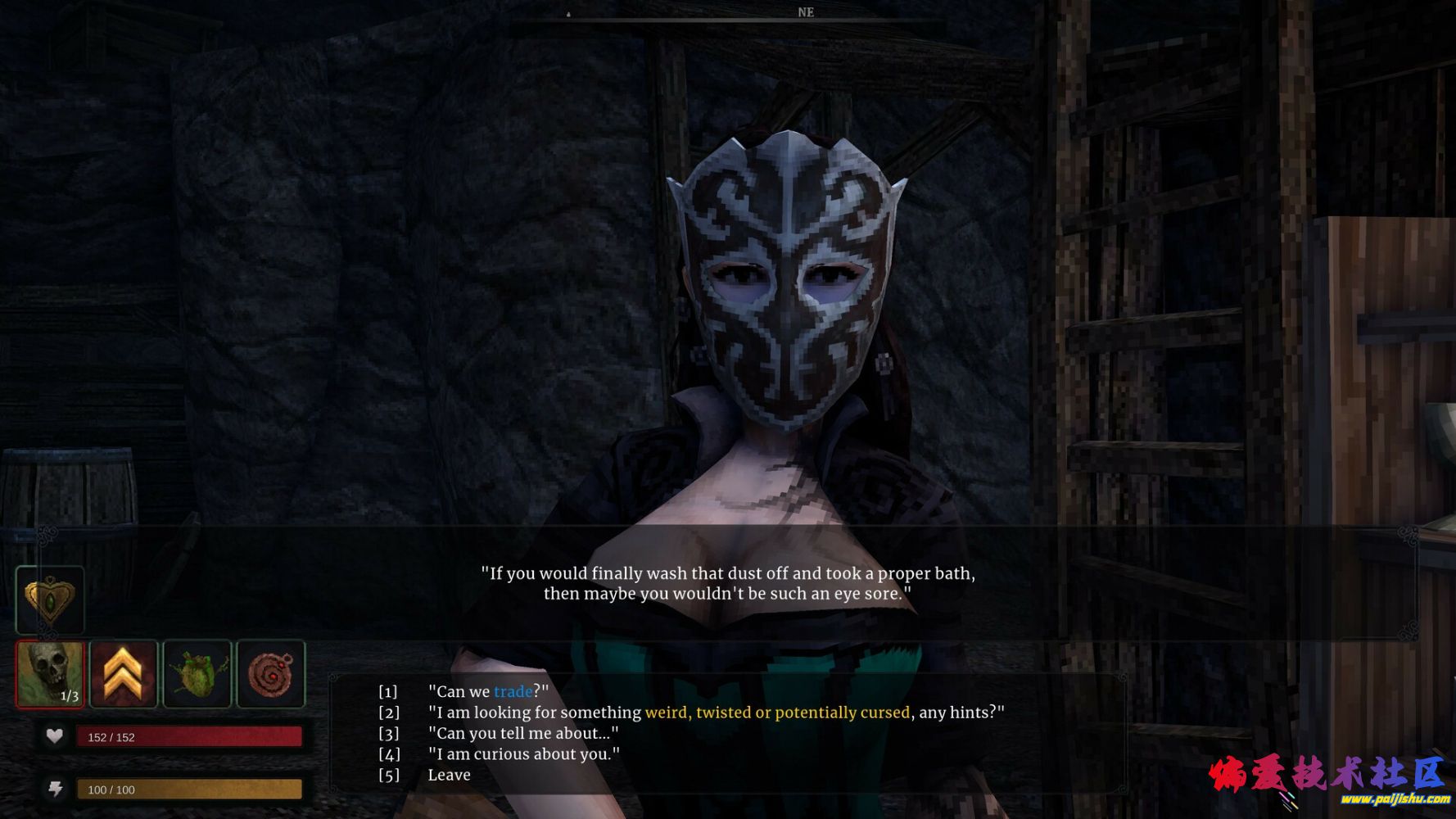This screenshot has width=1456, height=819.
Task: Click the green thorny heart icon
Action: [x=197, y=674]
